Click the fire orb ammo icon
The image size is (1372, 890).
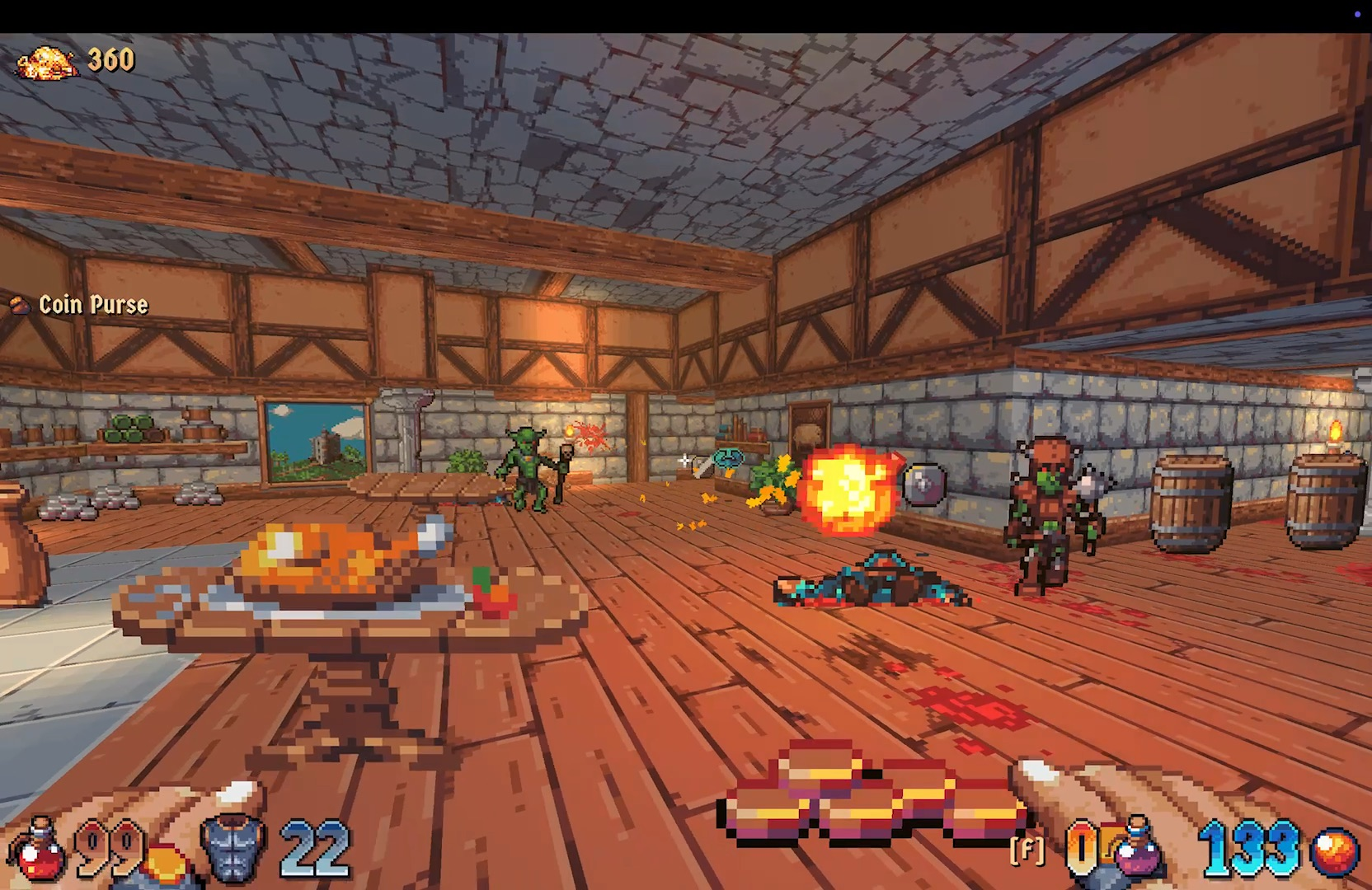pos(1336,850)
